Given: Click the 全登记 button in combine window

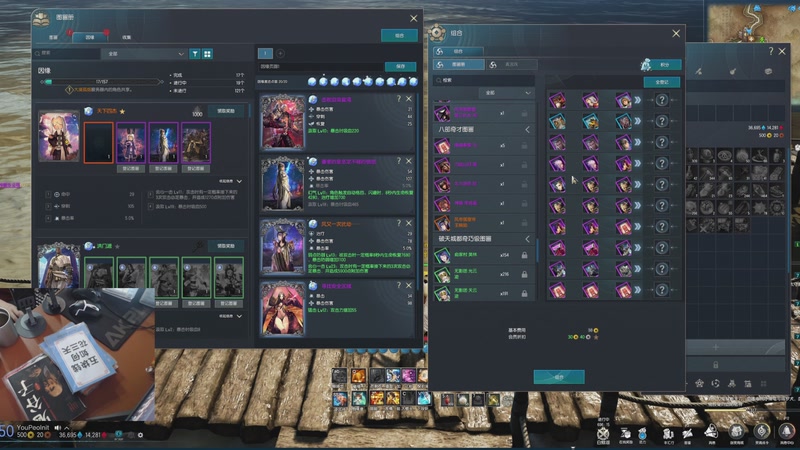Looking at the screenshot, I should click(661, 82).
